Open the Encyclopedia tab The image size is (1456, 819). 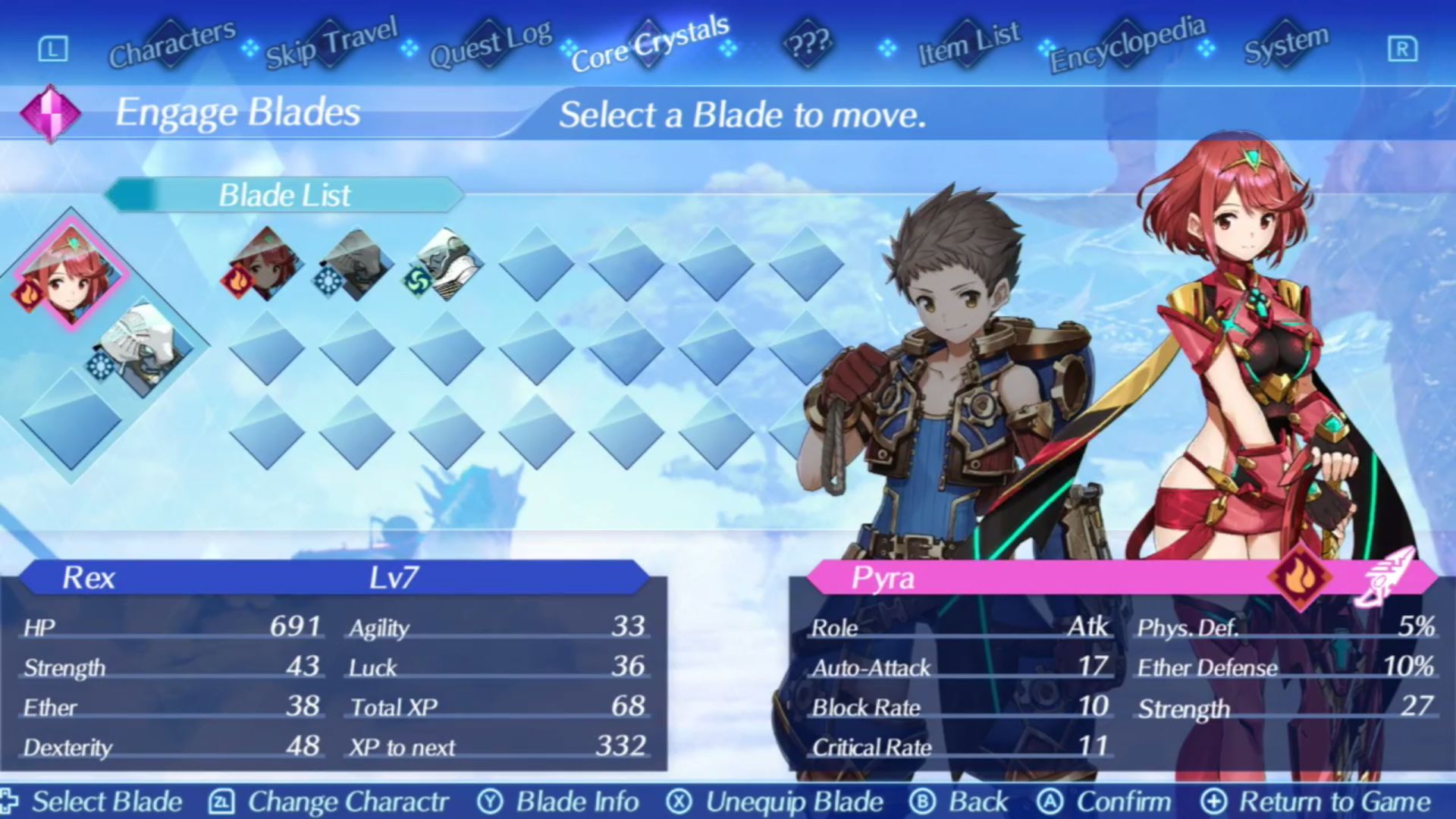[1127, 44]
